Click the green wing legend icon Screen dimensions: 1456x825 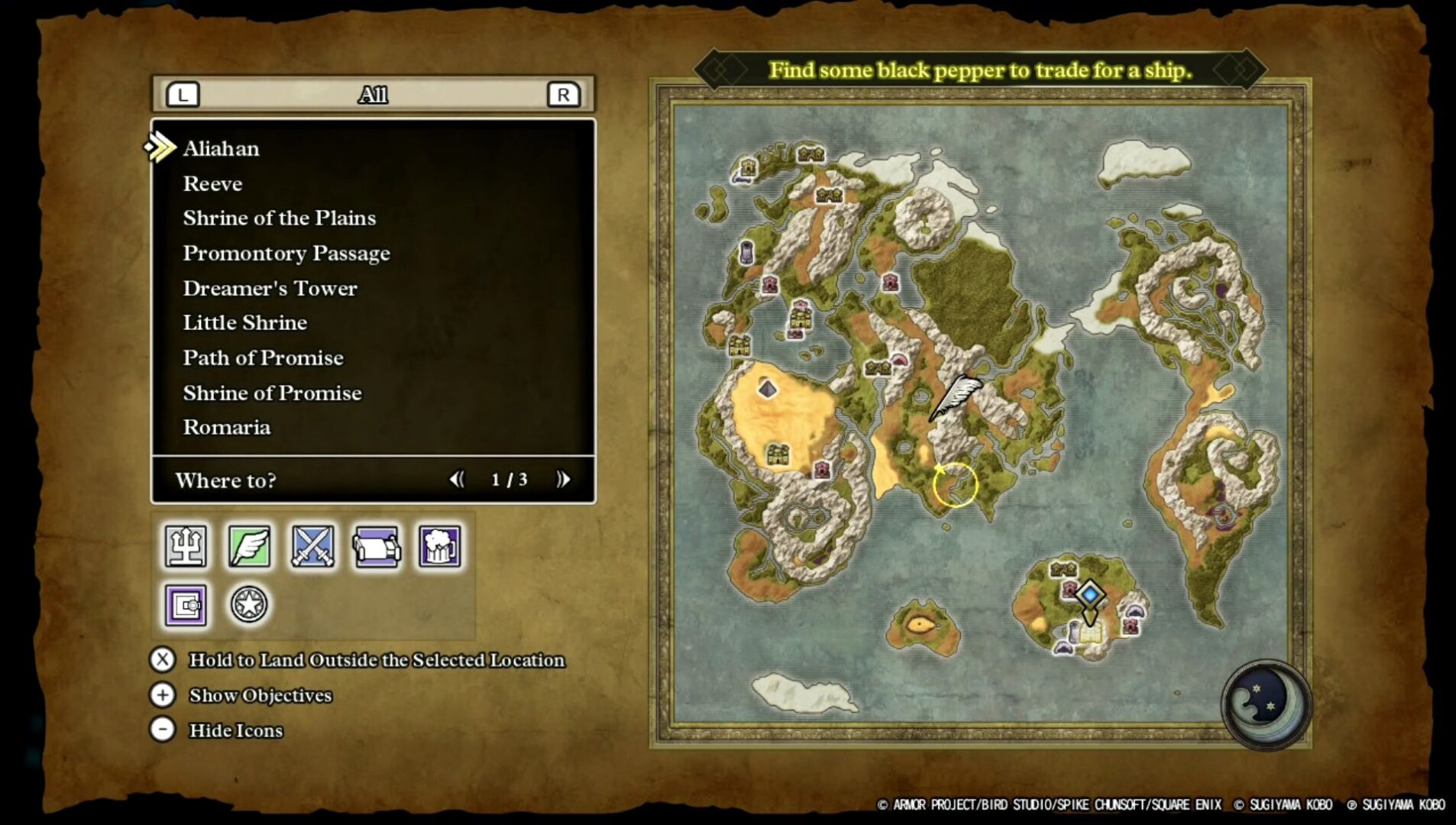point(249,545)
